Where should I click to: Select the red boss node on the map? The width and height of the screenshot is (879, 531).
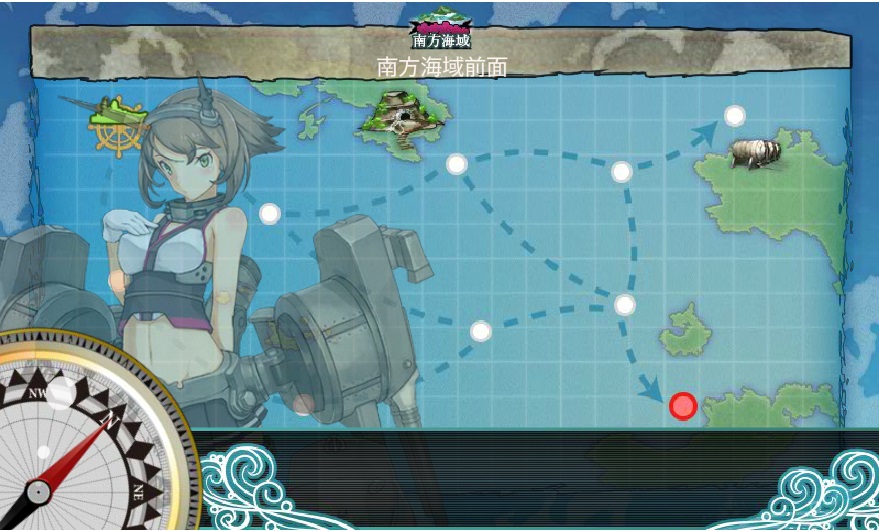coord(683,406)
